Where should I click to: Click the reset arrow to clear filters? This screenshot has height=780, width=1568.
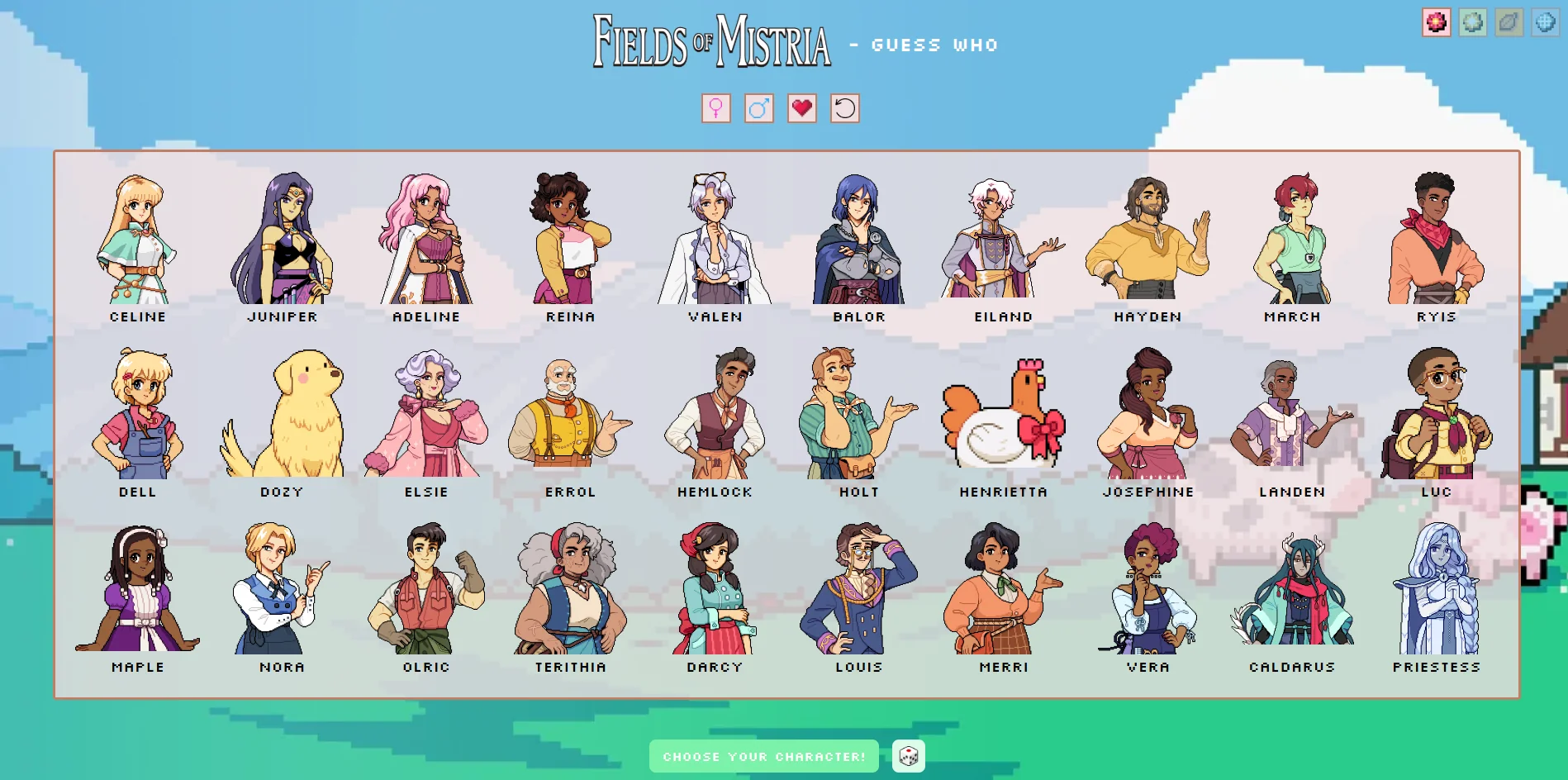click(844, 108)
